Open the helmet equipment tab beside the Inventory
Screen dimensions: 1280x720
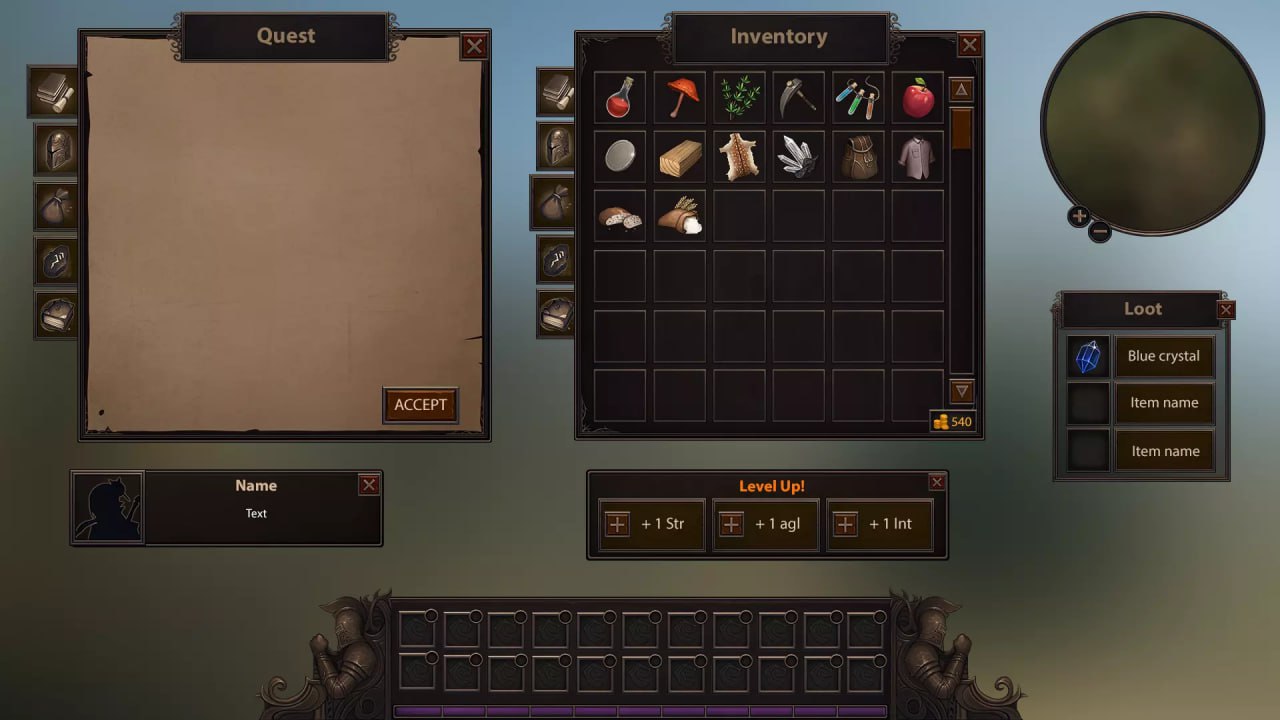point(553,145)
